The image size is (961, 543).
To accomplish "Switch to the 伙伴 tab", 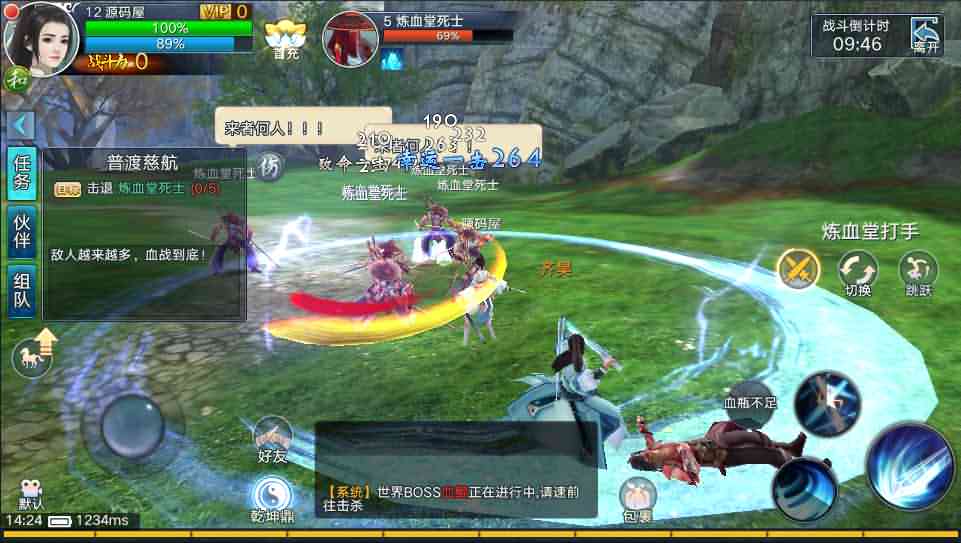I will [x=21, y=233].
